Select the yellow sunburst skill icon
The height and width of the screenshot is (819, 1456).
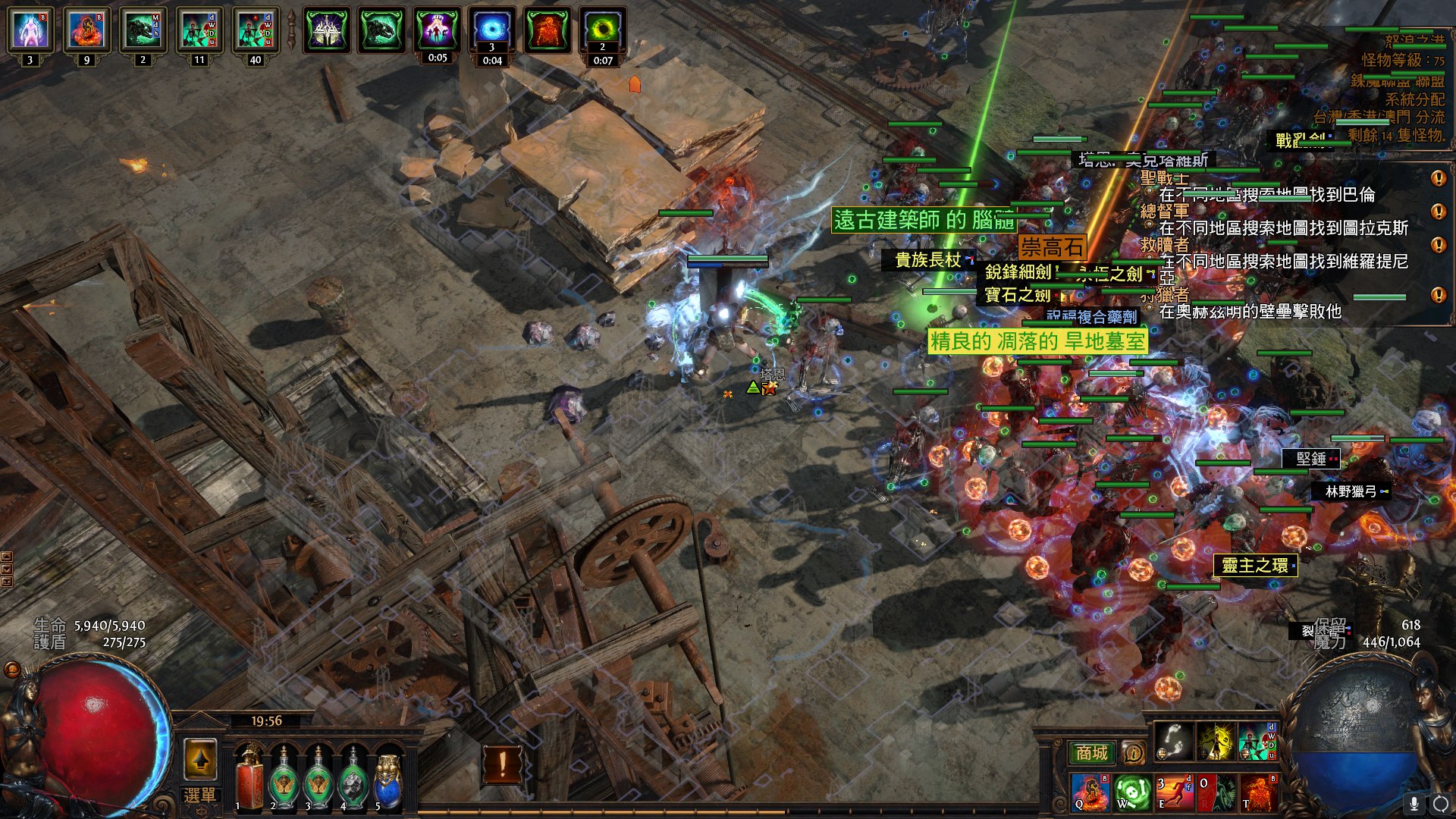tap(1216, 741)
